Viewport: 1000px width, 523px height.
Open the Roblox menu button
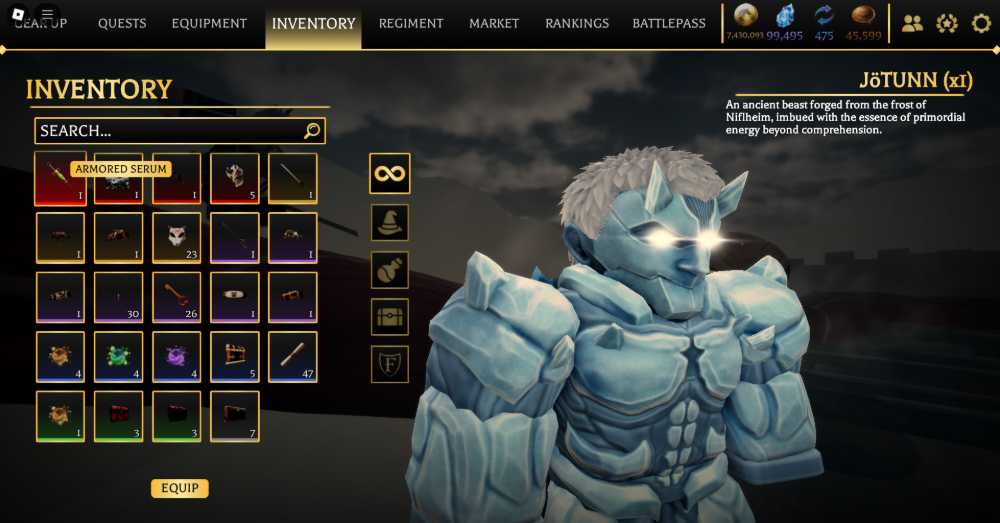pyautogui.click(x=47, y=14)
